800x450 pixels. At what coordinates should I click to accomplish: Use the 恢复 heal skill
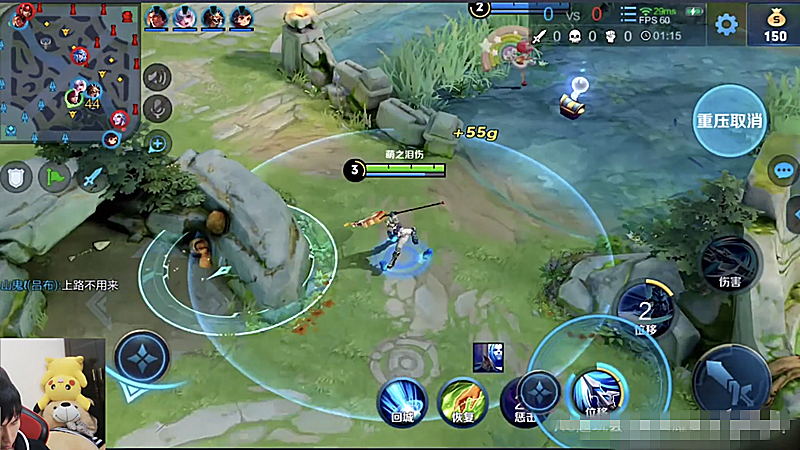click(462, 401)
